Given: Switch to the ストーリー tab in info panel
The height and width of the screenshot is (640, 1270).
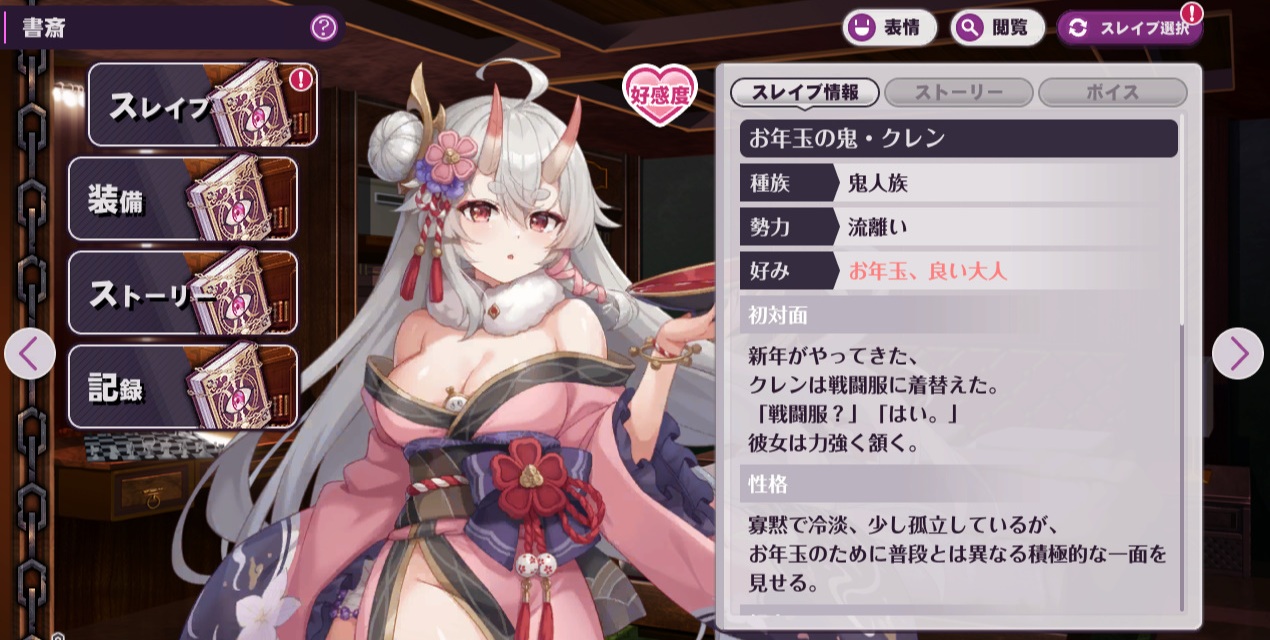Looking at the screenshot, I should (959, 93).
